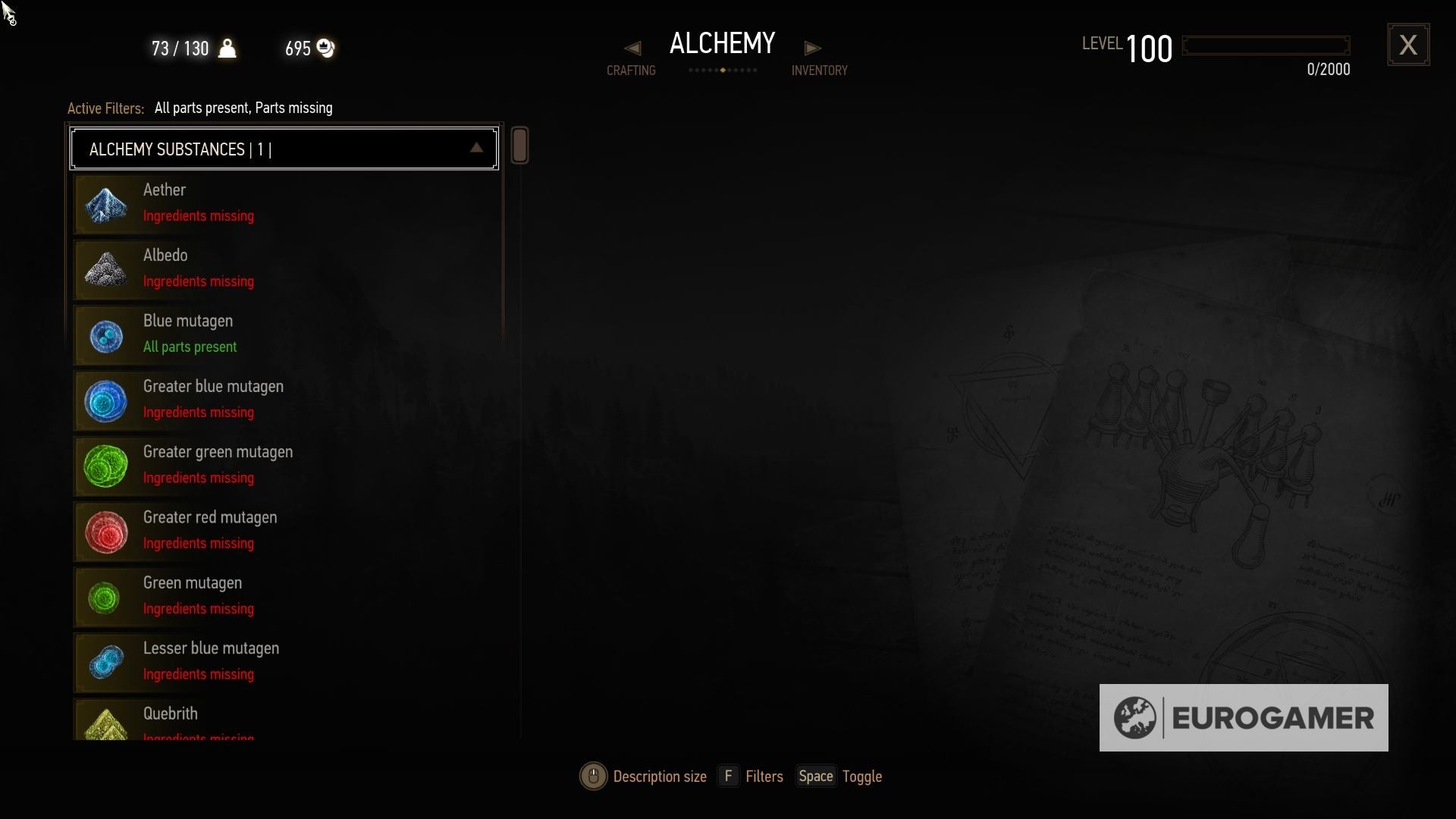Collapse the Alchemy Substances category
Screen dimensions: 1456x819
click(476, 148)
